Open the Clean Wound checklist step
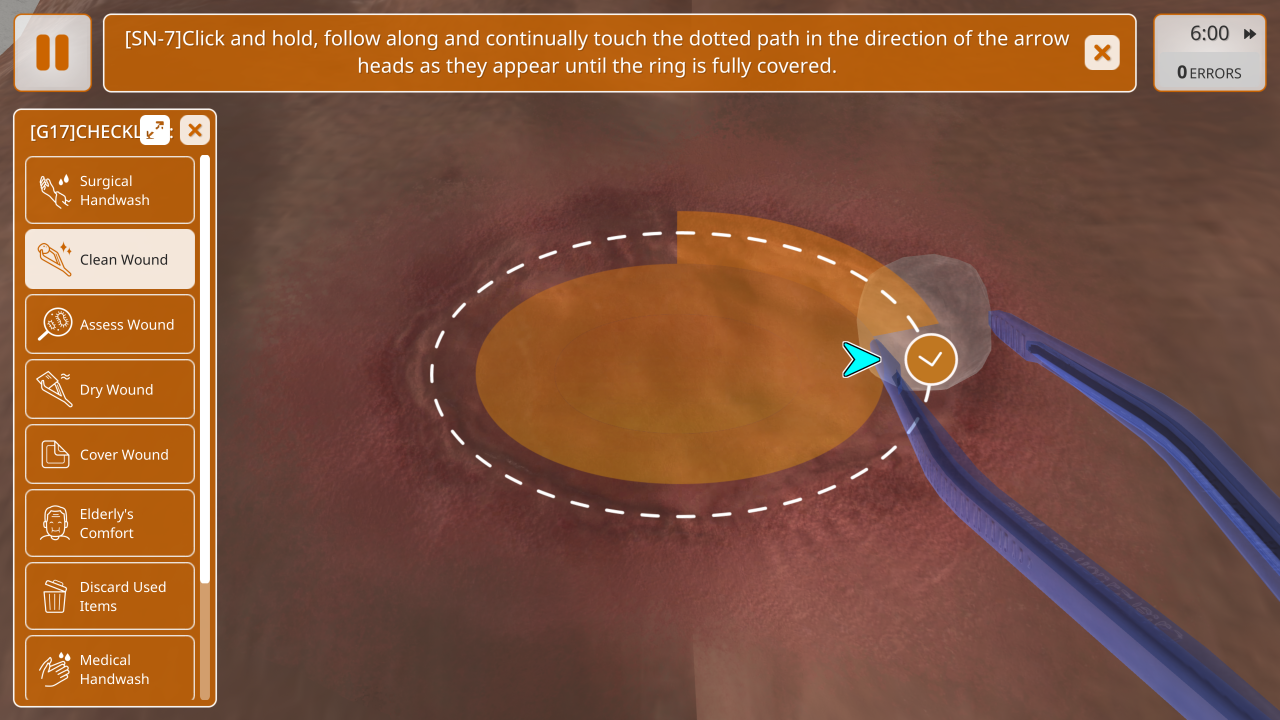 click(x=110, y=259)
